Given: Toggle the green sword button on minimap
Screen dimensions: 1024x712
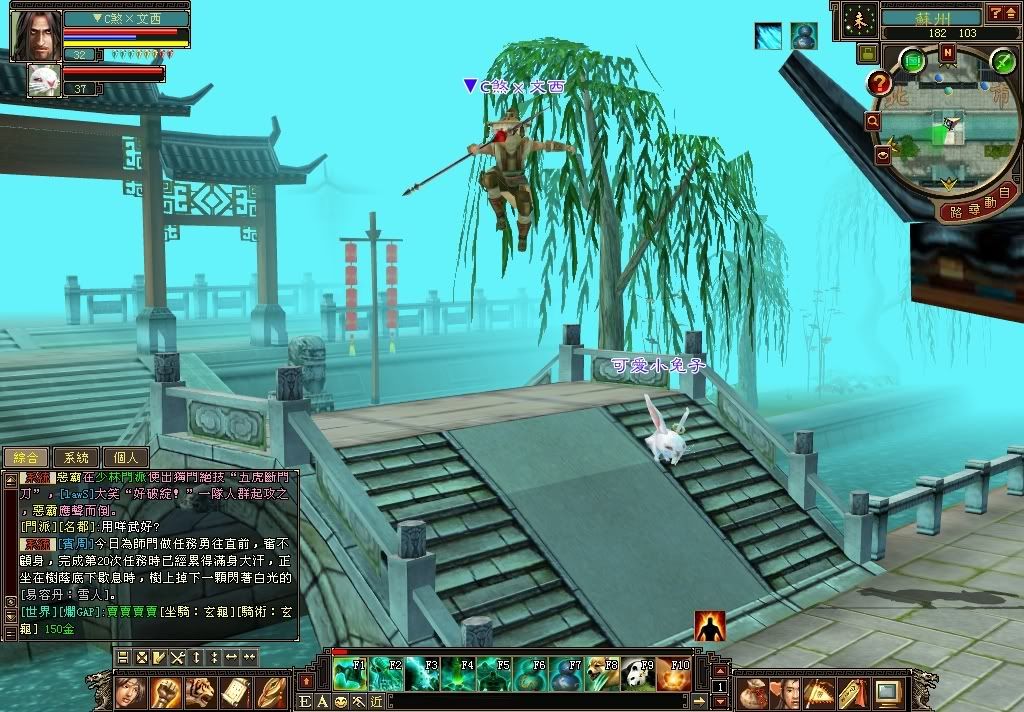Looking at the screenshot, I should pyautogui.click(x=1003, y=62).
